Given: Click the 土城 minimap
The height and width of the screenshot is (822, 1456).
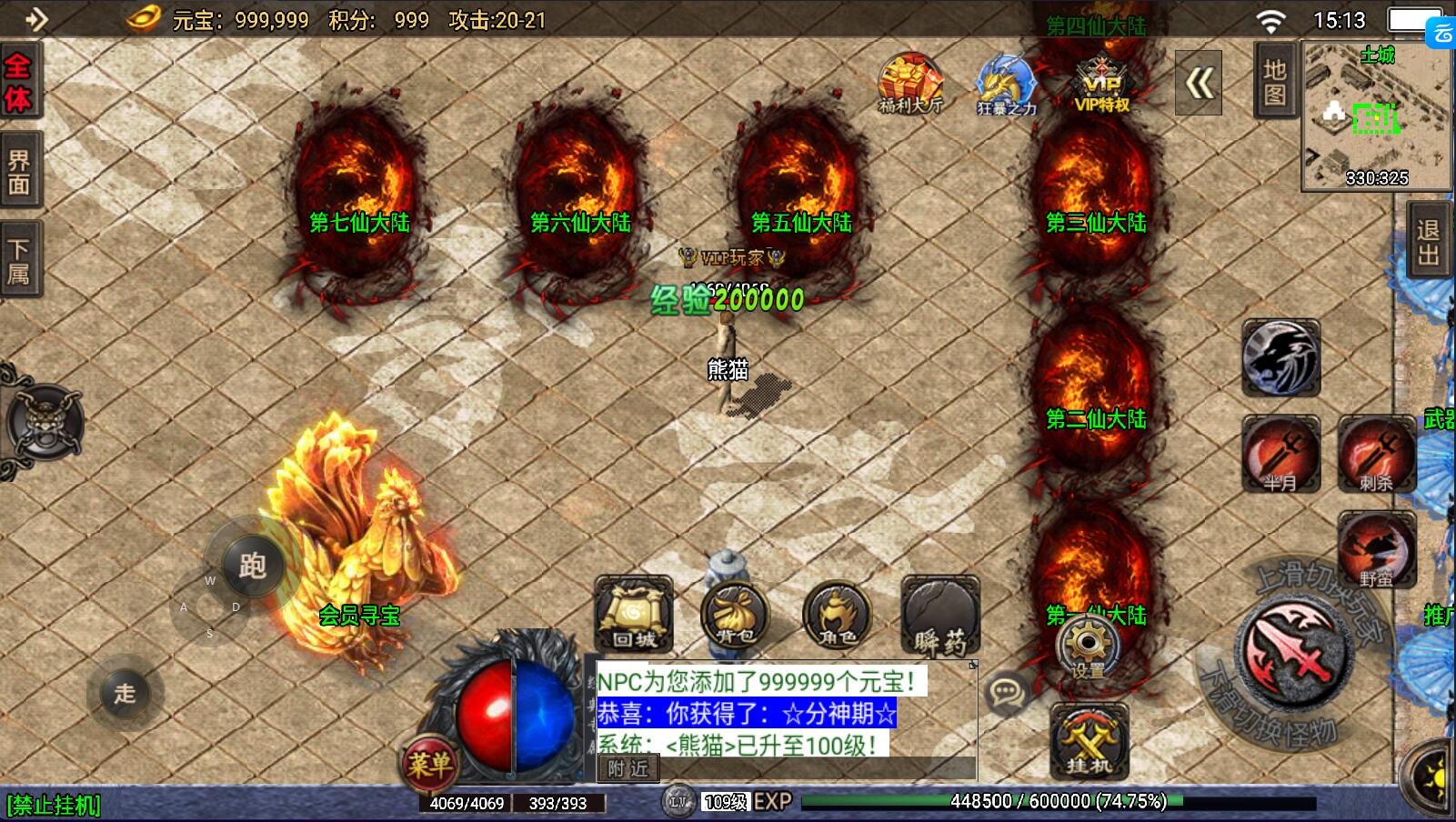Looking at the screenshot, I should click(1375, 116).
